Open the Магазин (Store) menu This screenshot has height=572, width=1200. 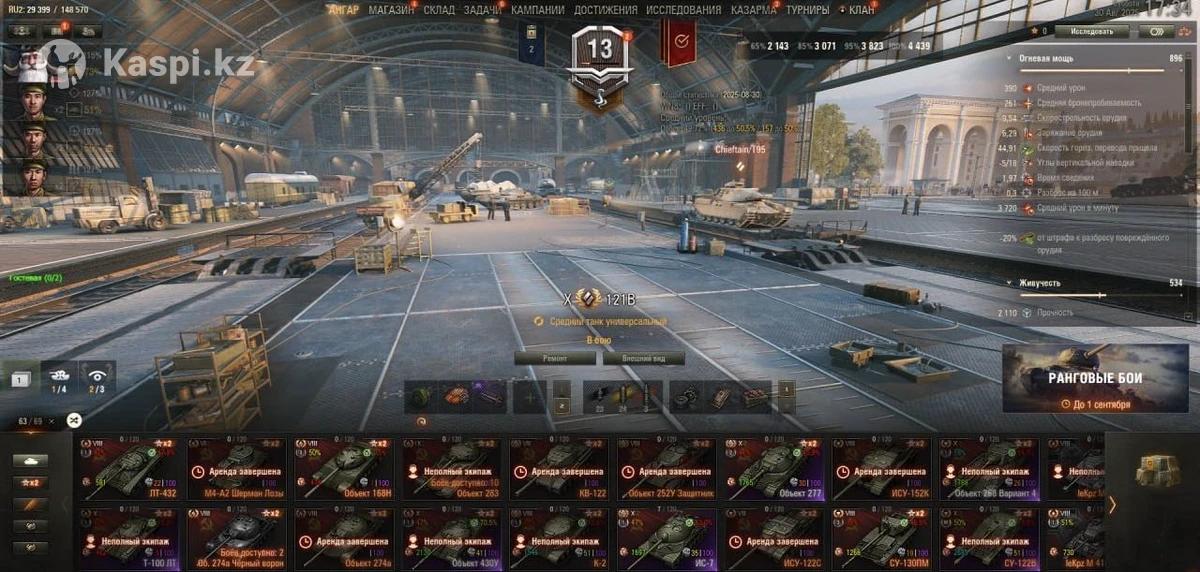click(x=392, y=10)
